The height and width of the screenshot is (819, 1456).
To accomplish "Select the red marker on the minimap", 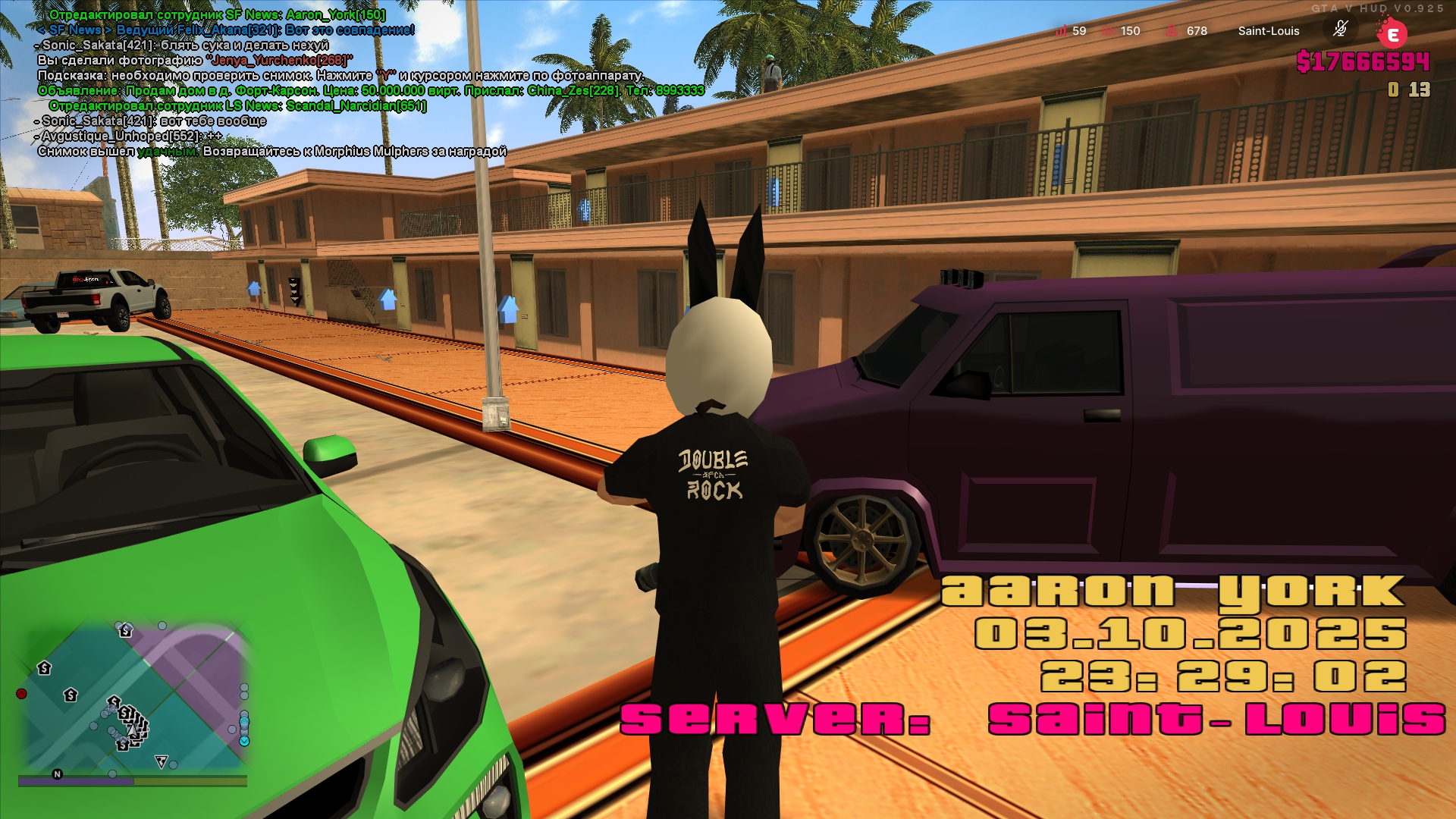I will 22,694.
